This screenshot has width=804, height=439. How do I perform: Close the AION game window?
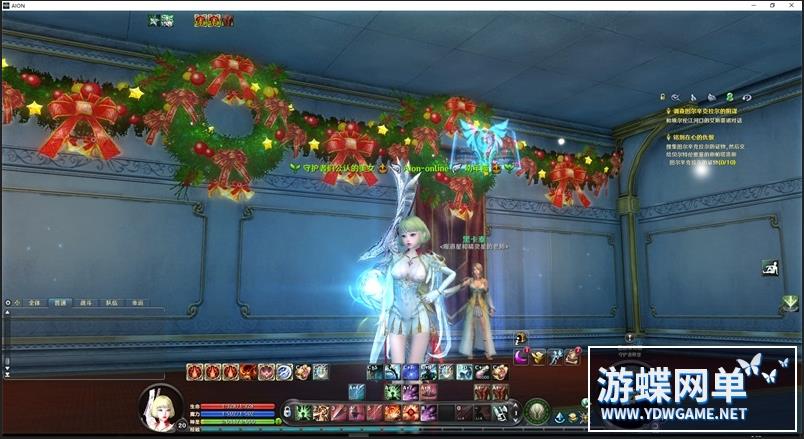point(789,6)
